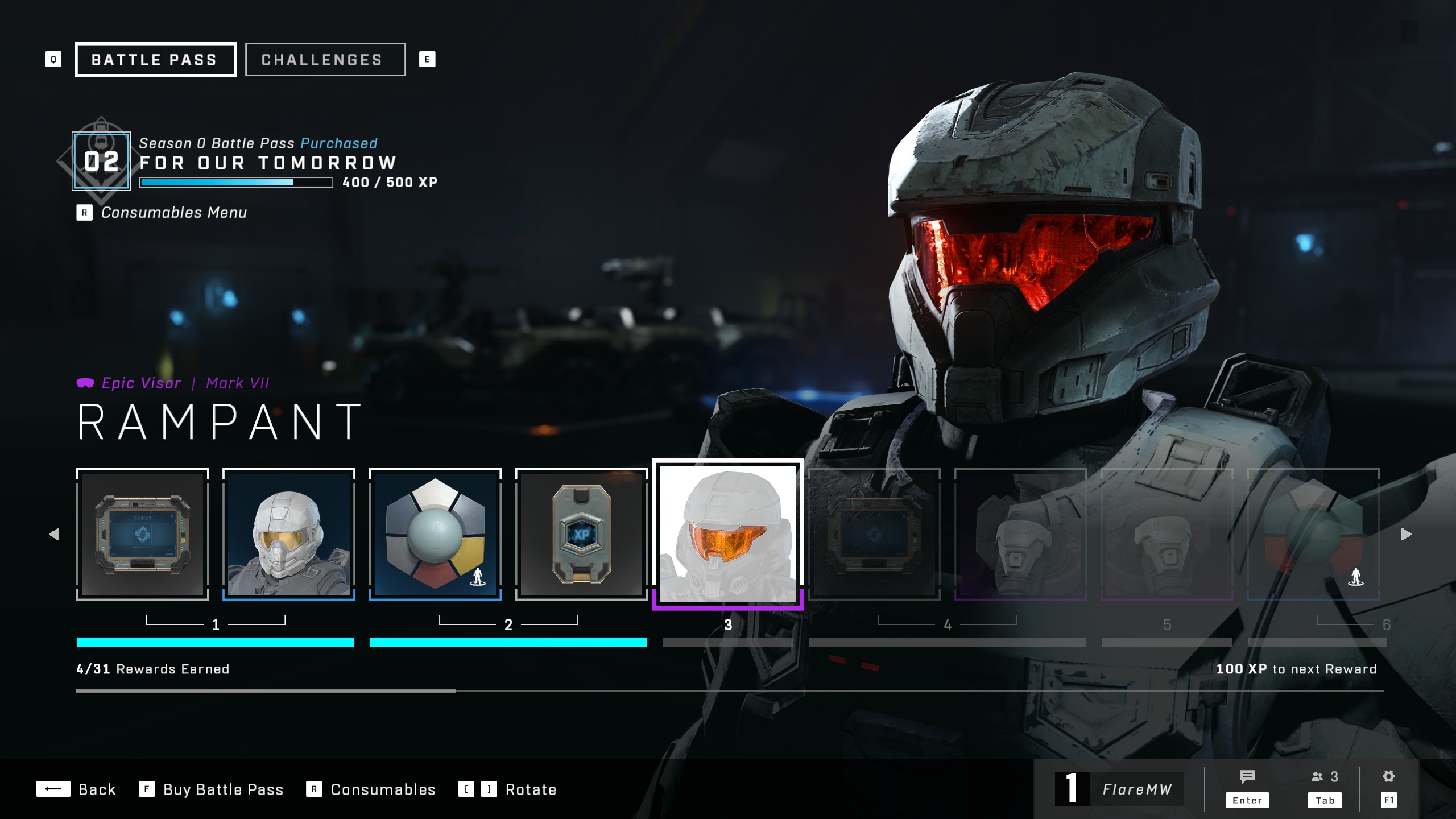Pick the hexagonal armor coating reward tile
1456x819 pixels.
click(435, 533)
